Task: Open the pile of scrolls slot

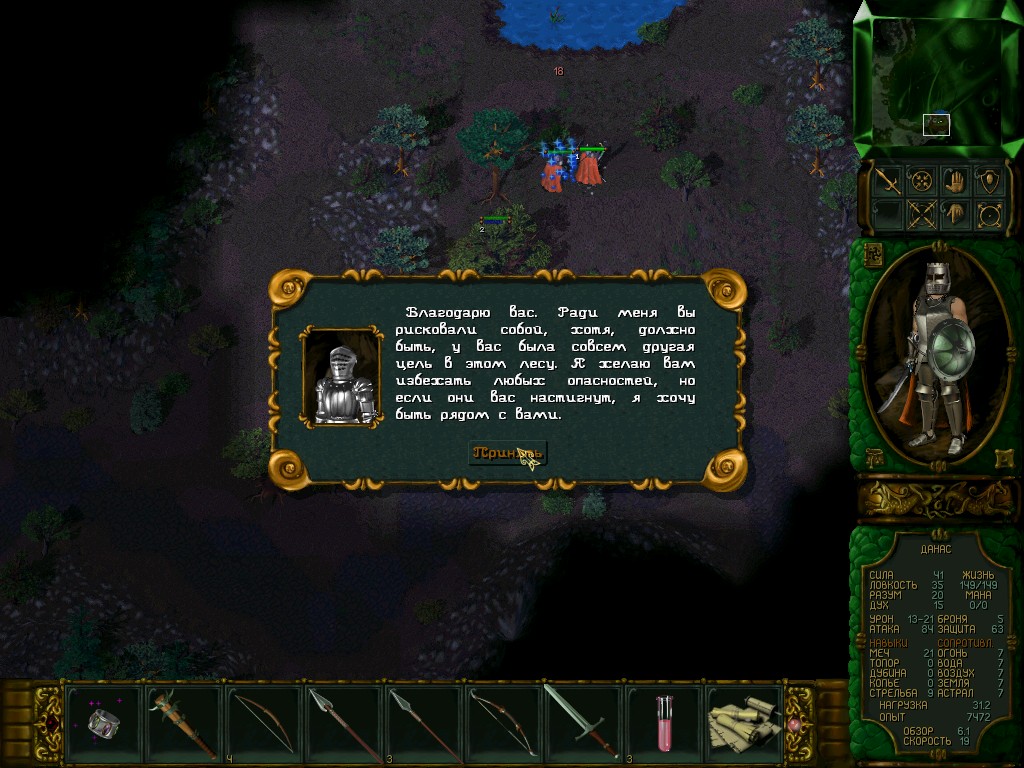Action: (743, 721)
